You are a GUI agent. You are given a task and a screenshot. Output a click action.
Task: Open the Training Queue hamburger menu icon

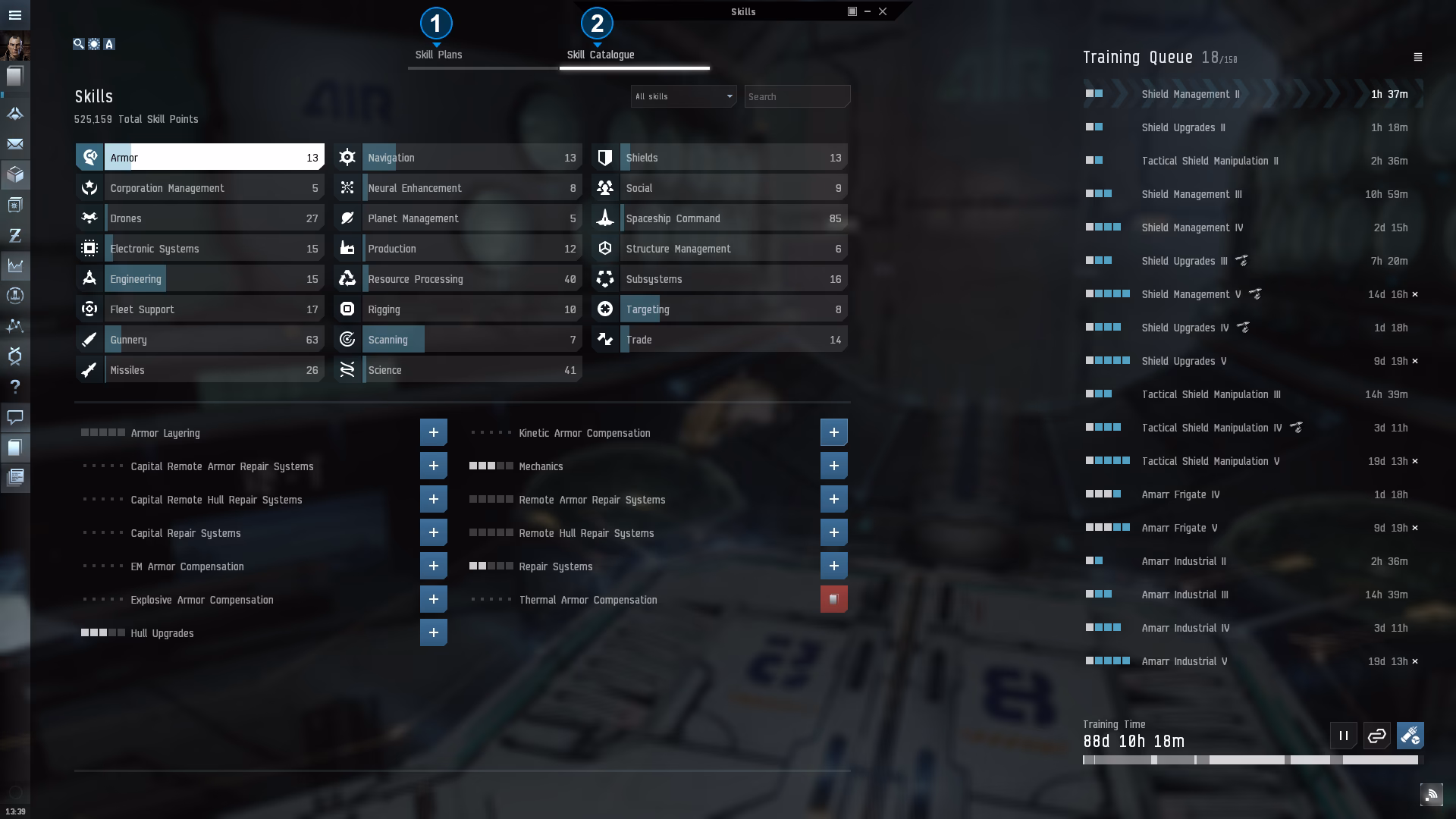tap(1419, 55)
